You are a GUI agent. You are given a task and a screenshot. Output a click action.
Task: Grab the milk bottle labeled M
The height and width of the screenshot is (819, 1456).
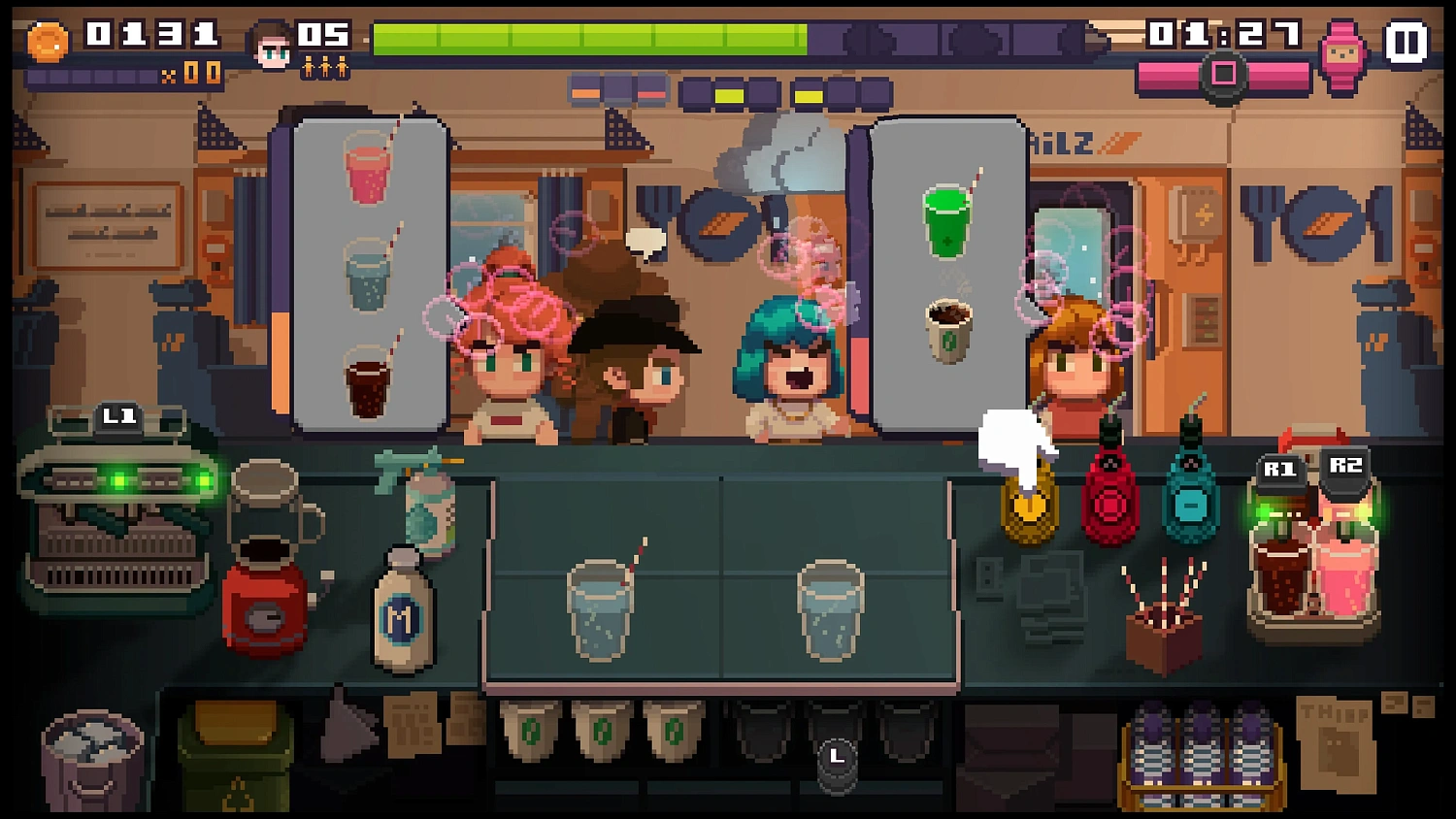click(x=403, y=606)
